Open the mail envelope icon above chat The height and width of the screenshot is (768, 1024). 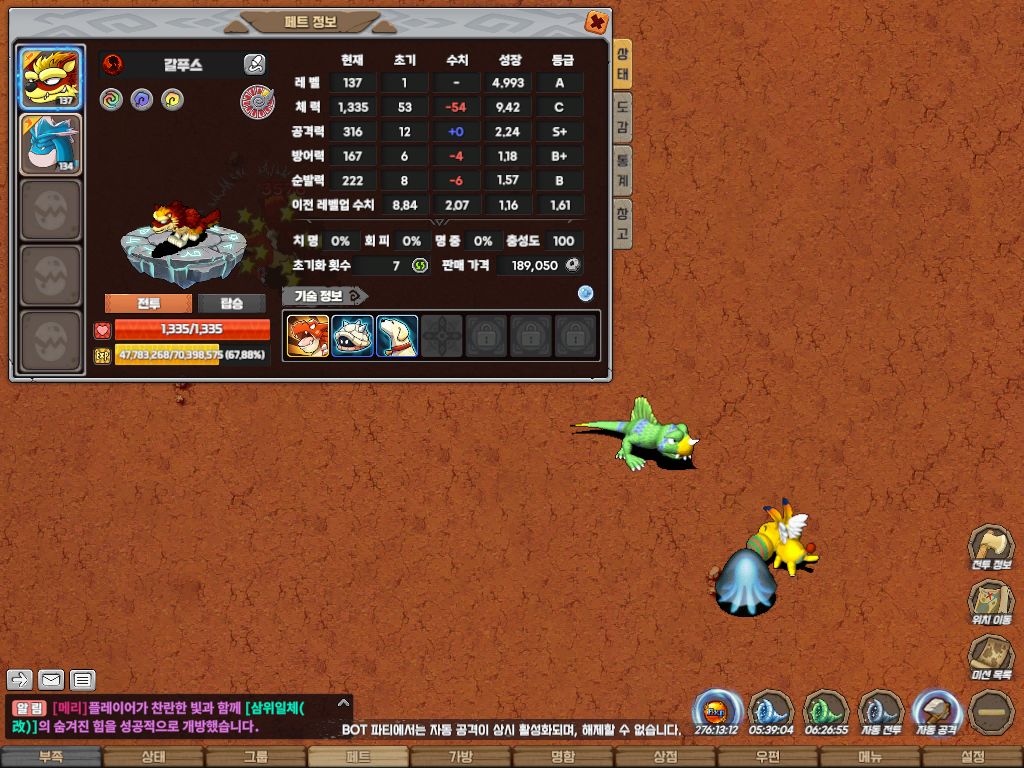tap(51, 681)
